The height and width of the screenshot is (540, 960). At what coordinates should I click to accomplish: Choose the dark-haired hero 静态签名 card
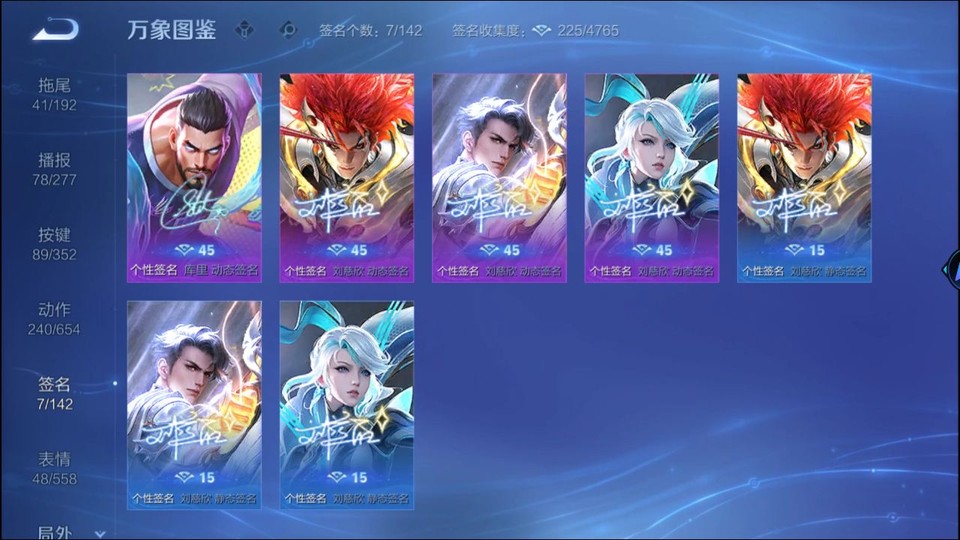pos(194,404)
